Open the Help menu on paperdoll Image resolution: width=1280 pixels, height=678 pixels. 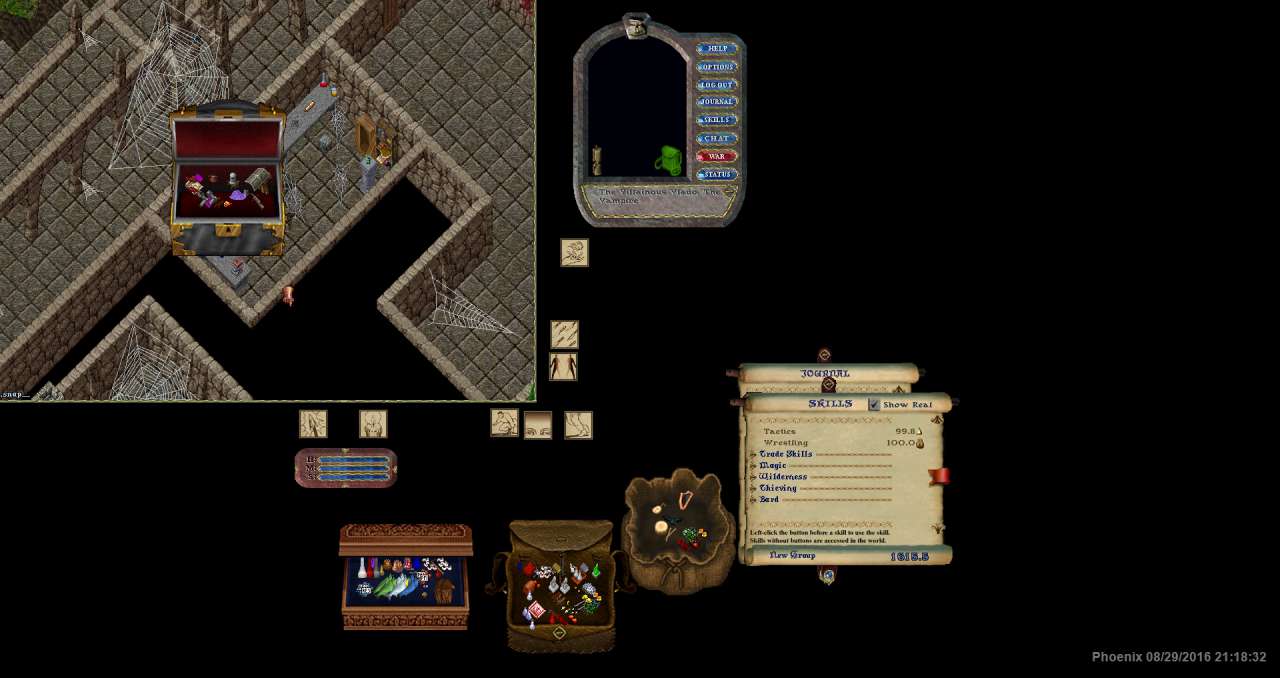click(x=717, y=48)
